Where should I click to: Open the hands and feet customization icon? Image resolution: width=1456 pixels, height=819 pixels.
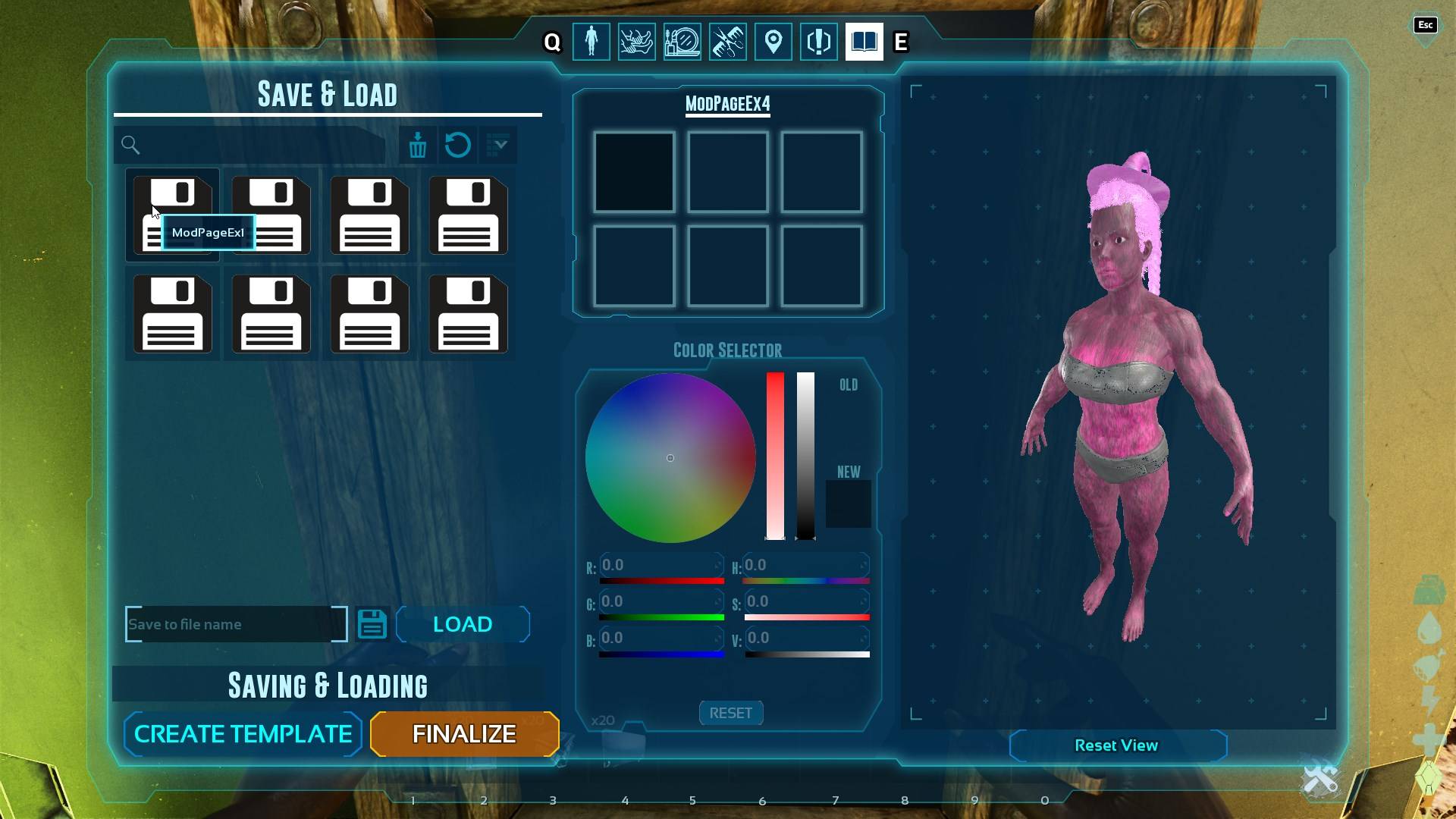click(636, 42)
